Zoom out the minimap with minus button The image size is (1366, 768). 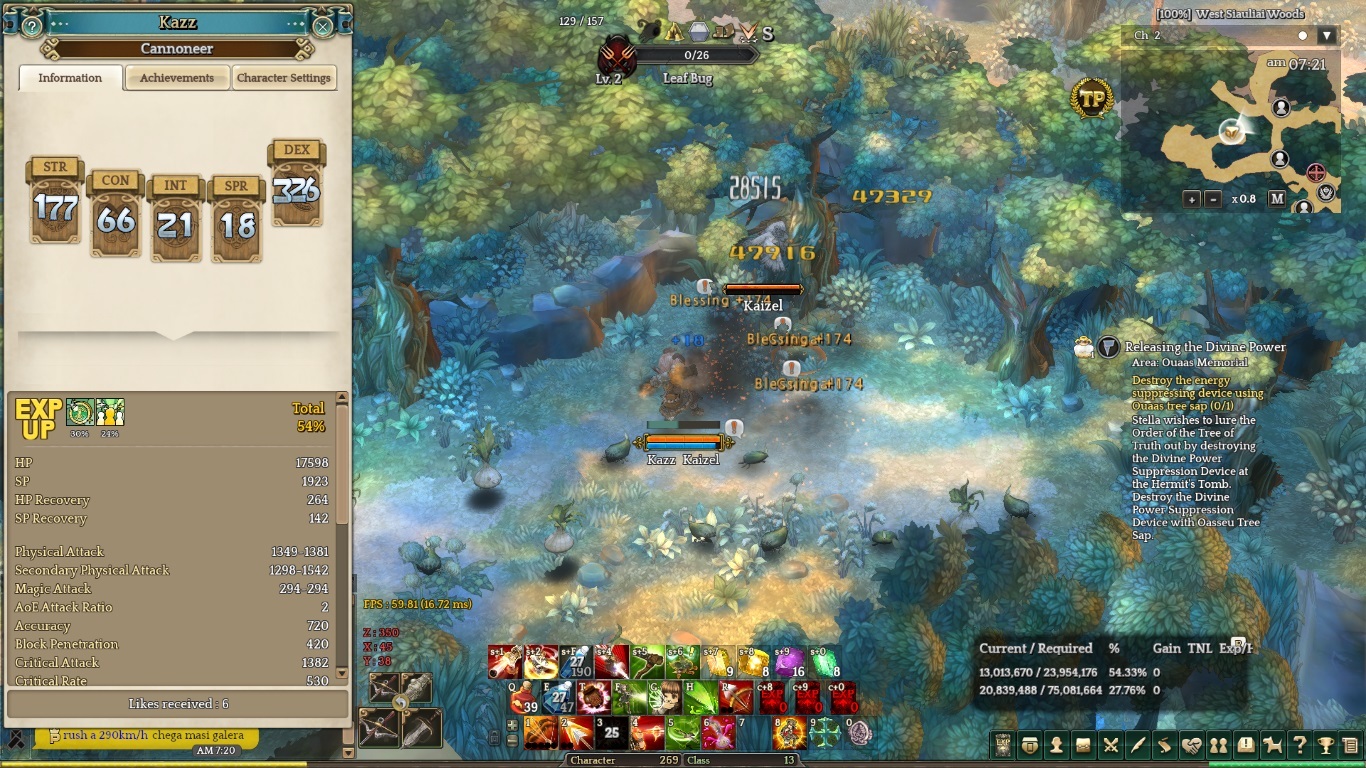(x=1213, y=199)
